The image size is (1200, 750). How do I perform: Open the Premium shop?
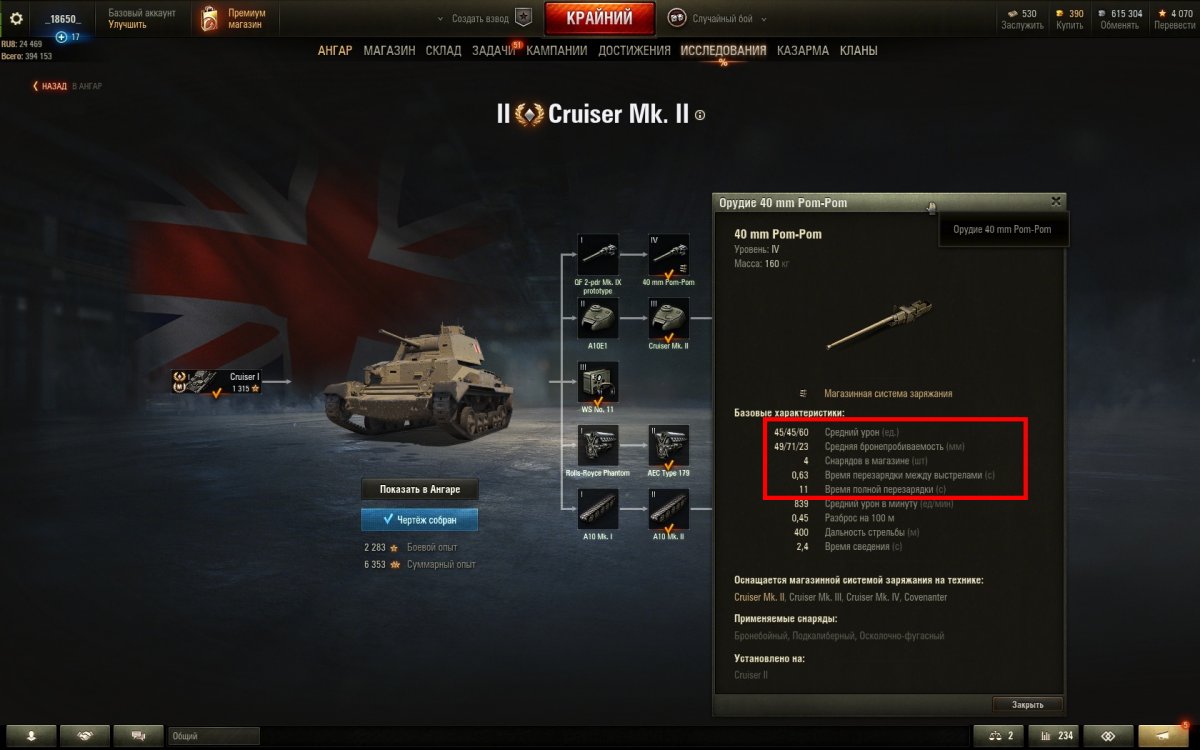232,18
